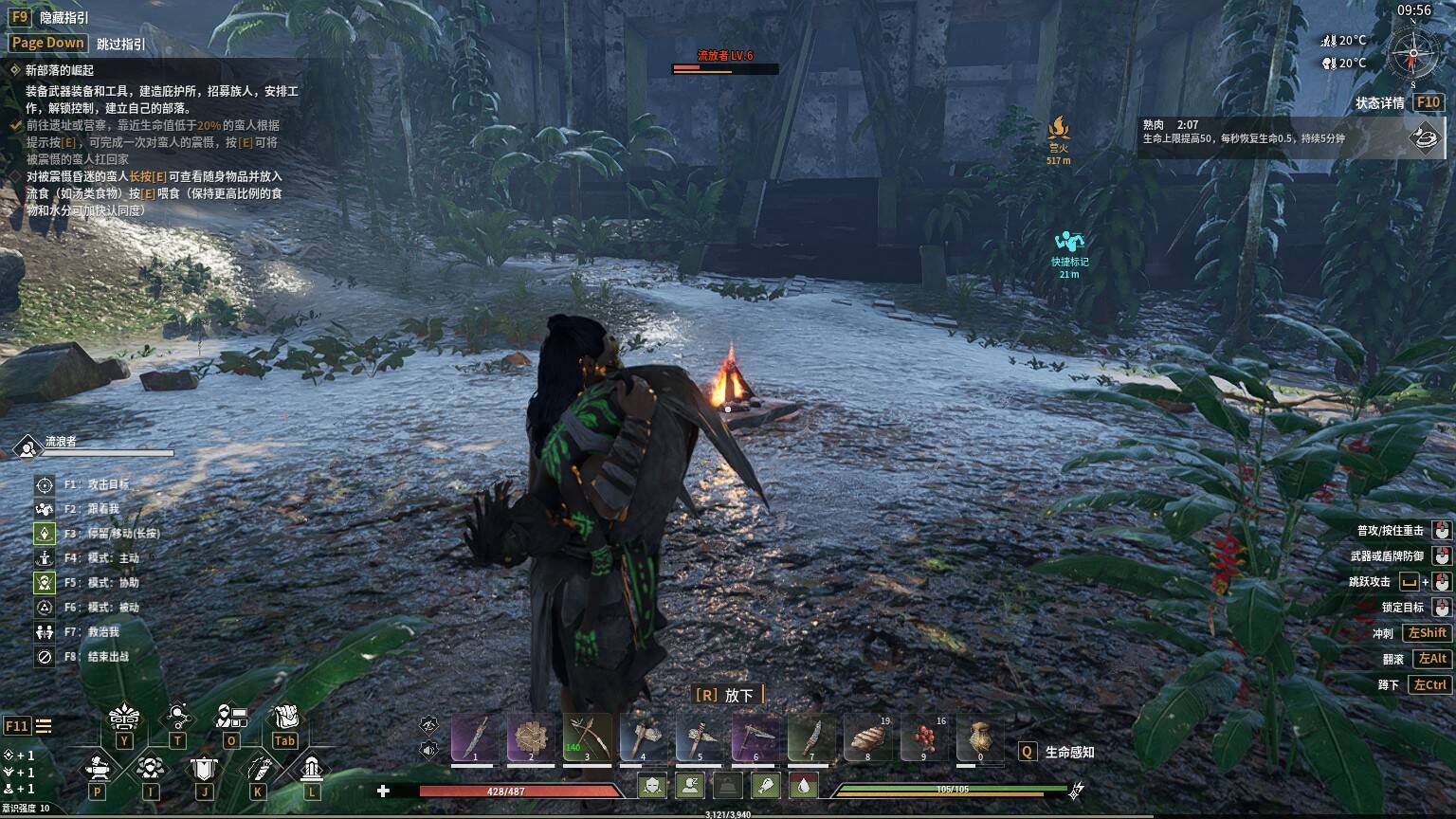Select the blade in hotbar slot 1
This screenshot has height=819, width=1456.
click(475, 737)
